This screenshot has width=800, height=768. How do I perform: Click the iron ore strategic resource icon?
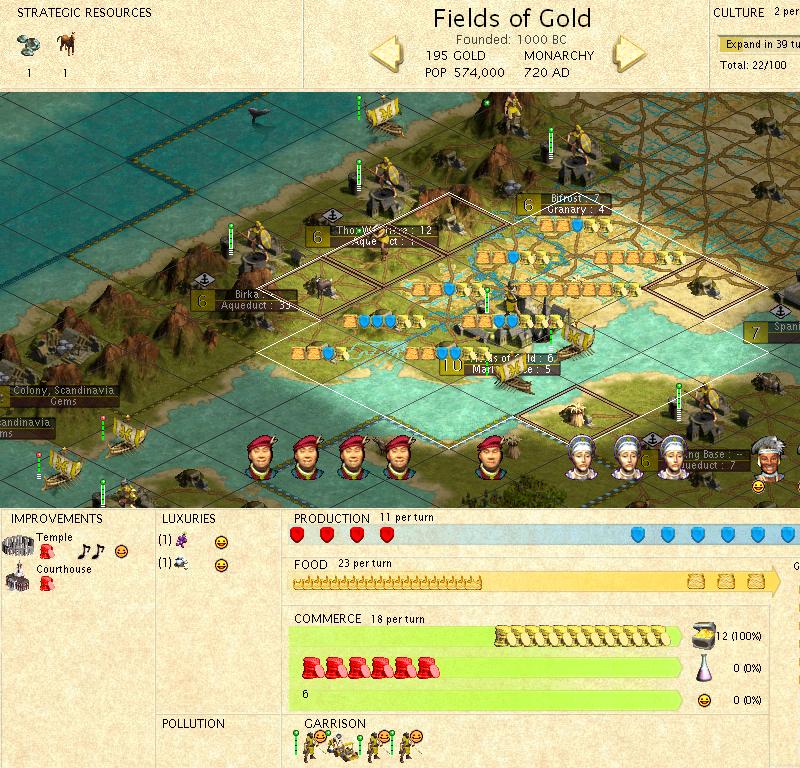28,46
